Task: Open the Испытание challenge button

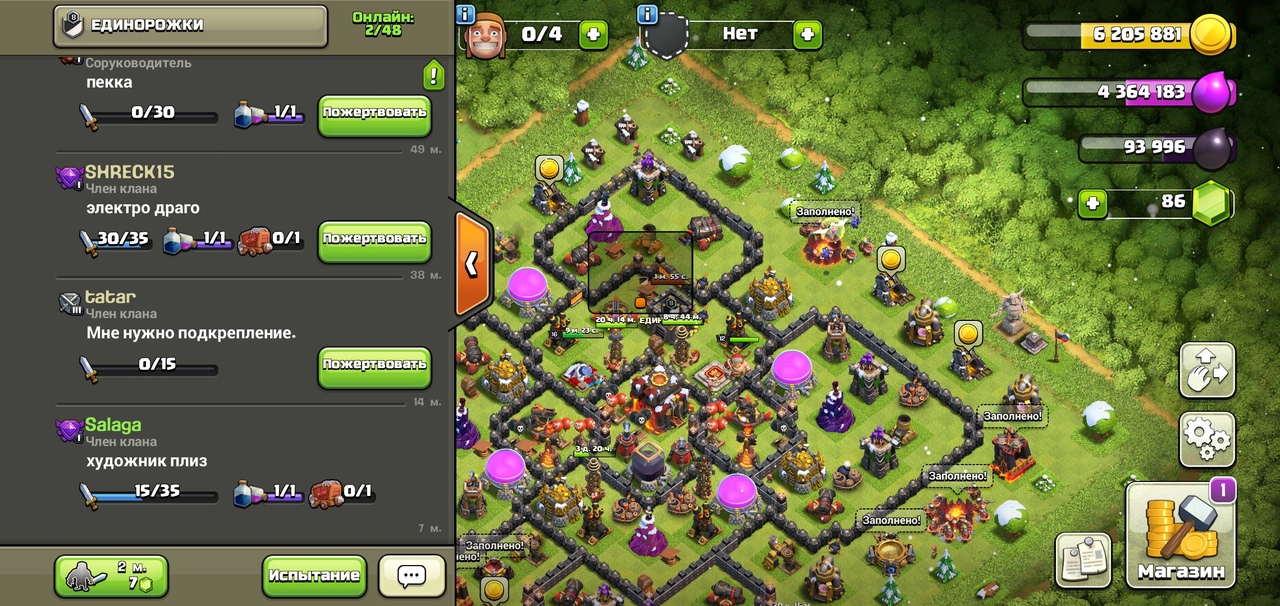Action: 313,576
